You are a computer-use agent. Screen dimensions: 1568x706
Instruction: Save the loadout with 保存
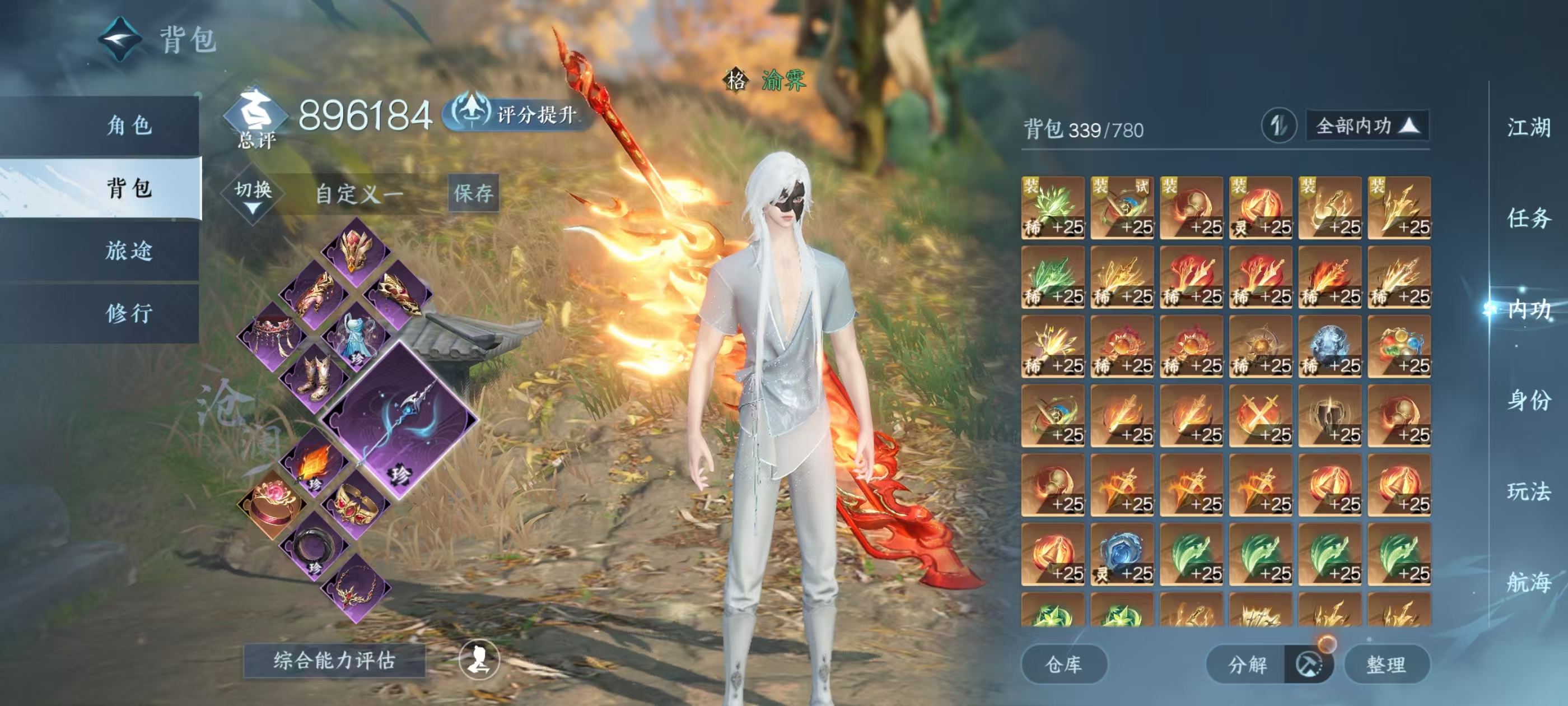[473, 193]
